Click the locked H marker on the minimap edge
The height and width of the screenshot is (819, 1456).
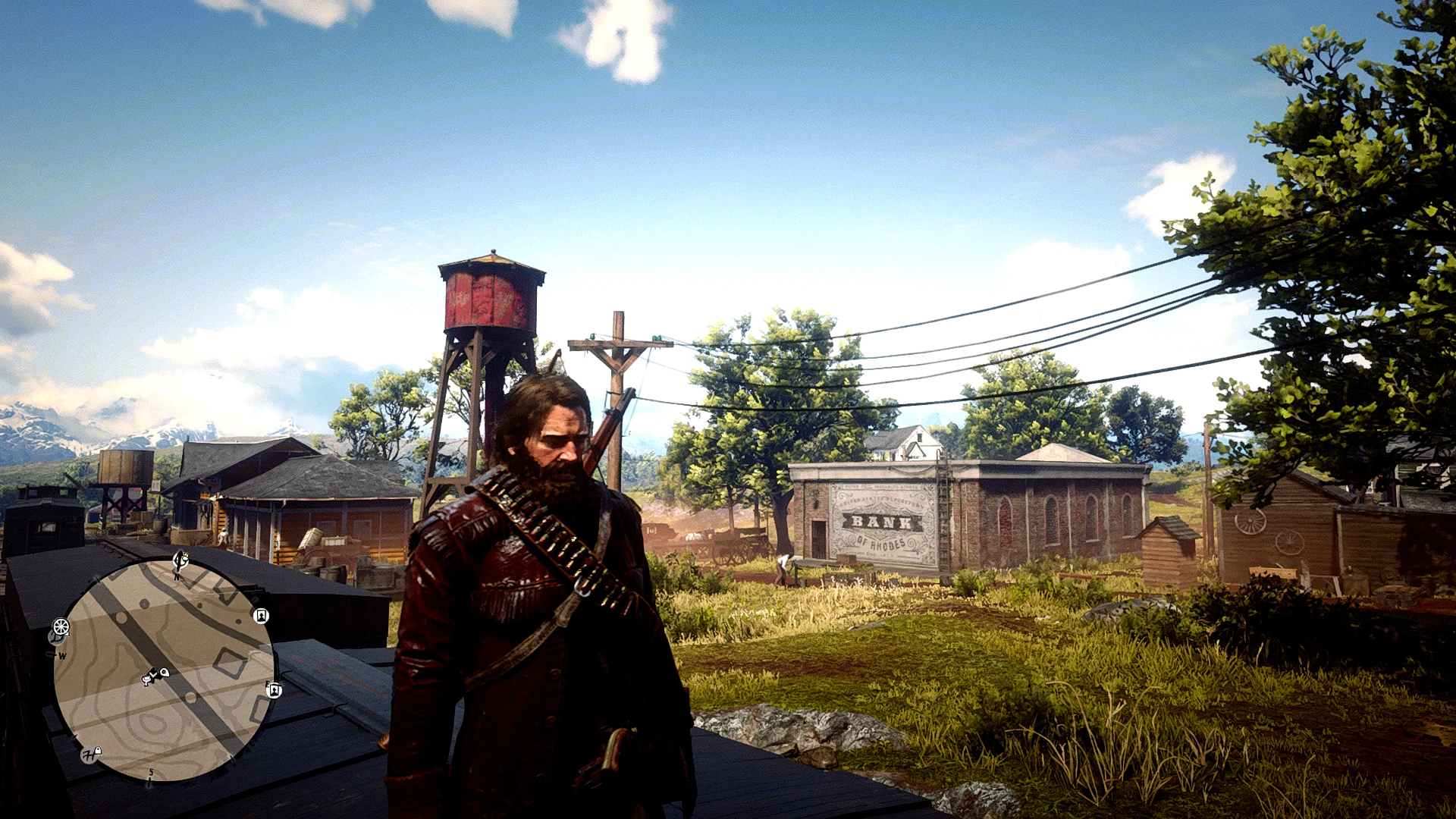pyautogui.click(x=91, y=754)
